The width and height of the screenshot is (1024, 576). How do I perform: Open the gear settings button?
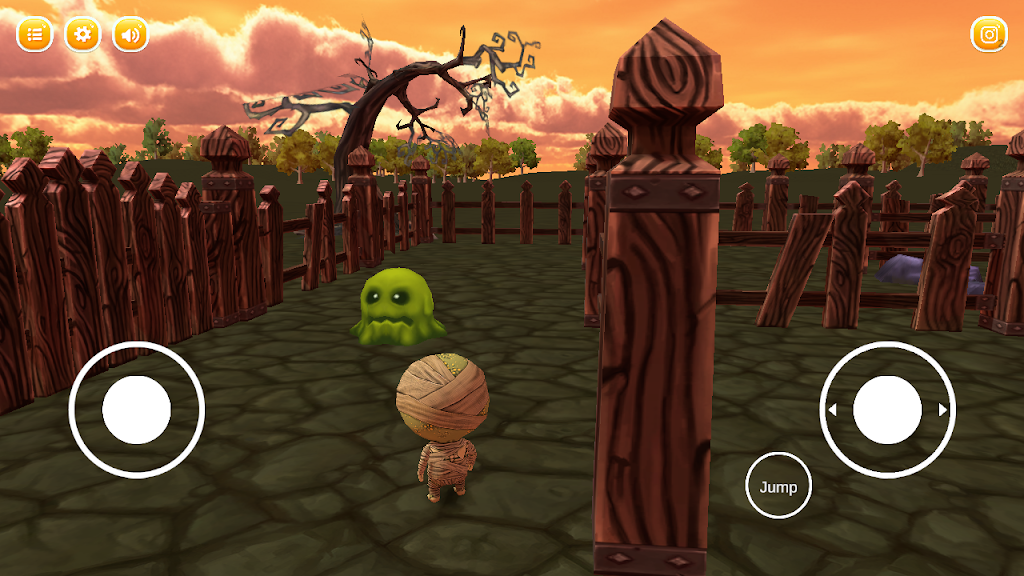pyautogui.click(x=83, y=35)
